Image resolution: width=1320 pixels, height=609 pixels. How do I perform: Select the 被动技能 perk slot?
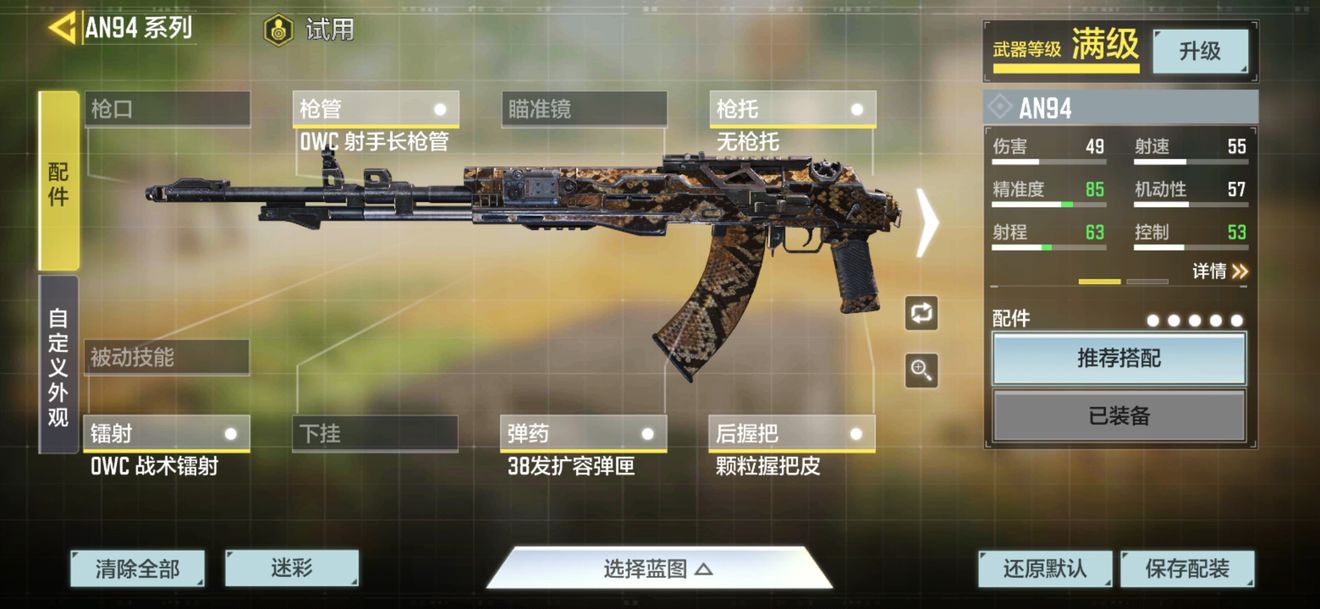click(167, 357)
